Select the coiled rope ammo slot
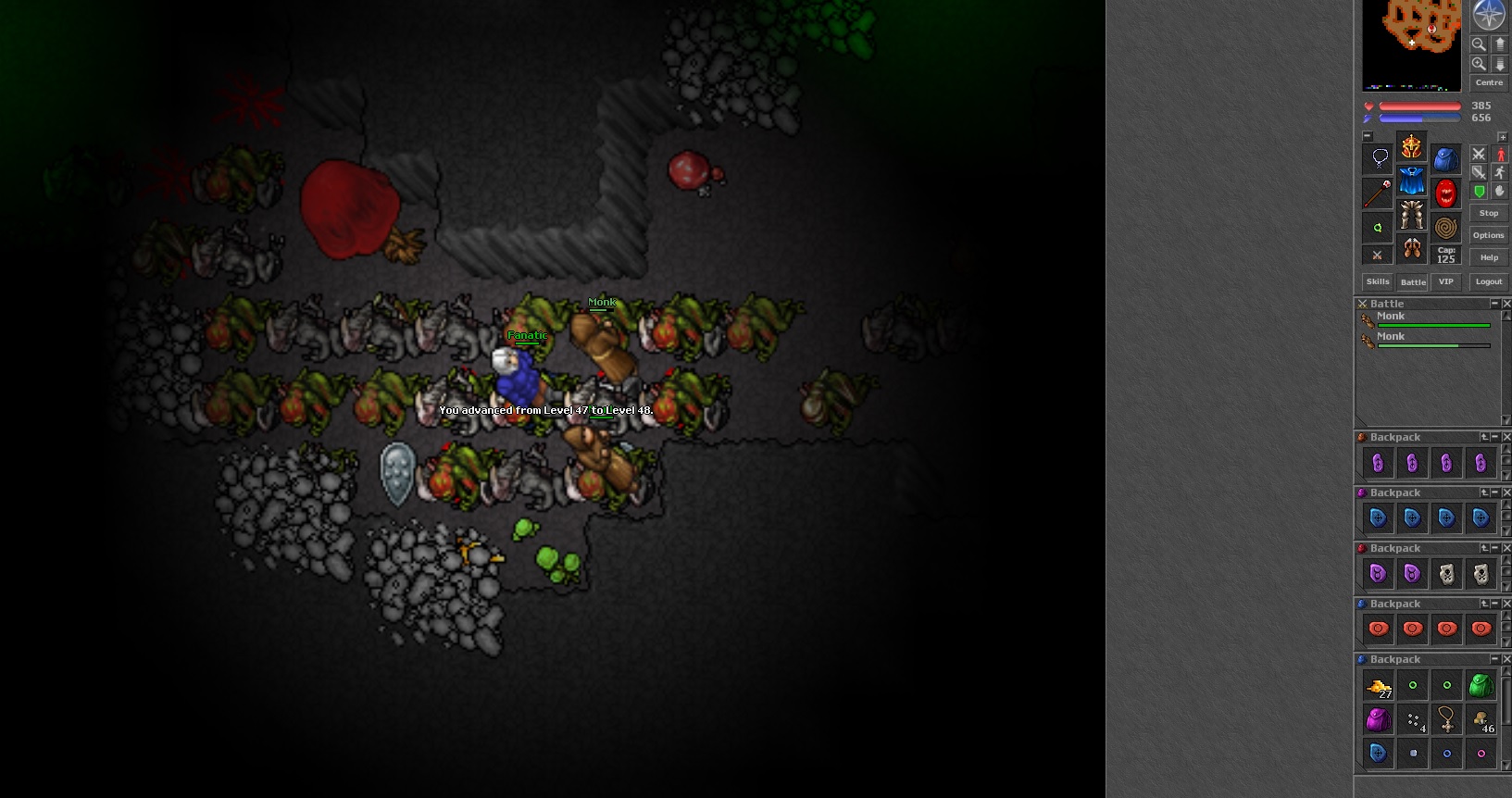This screenshot has width=1512, height=798. pyautogui.click(x=1445, y=227)
